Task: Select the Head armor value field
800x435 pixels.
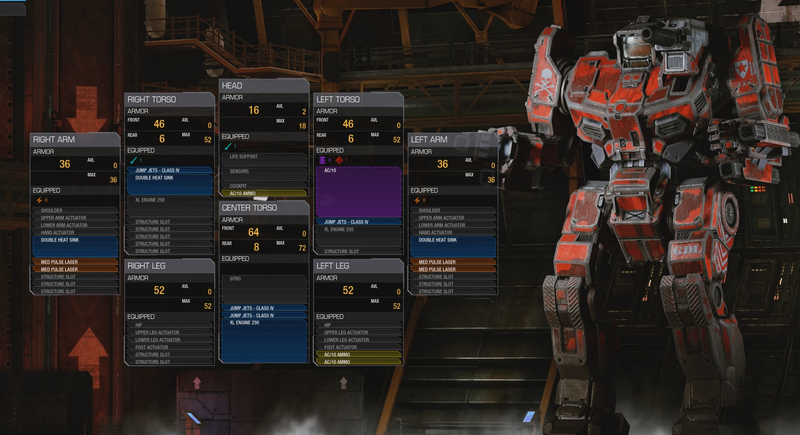Action: tap(254, 110)
